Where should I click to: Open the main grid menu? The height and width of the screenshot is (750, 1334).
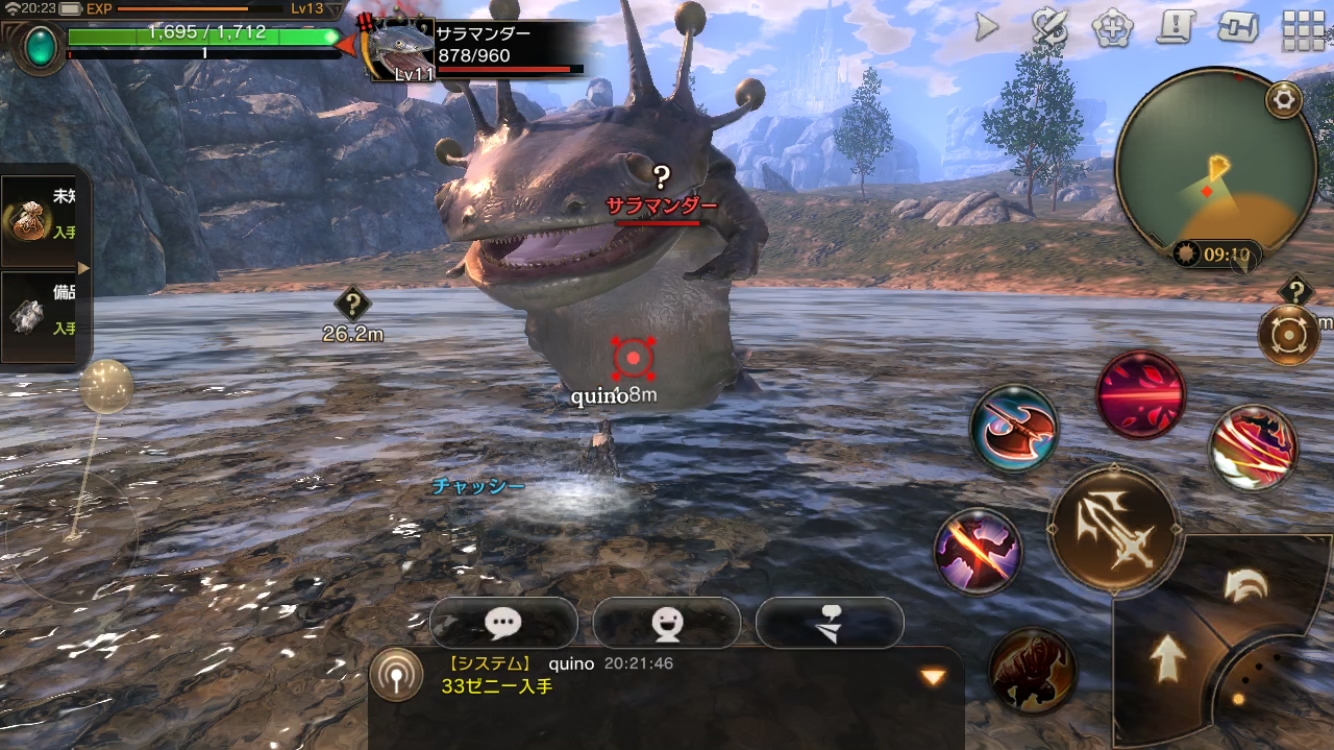1303,29
